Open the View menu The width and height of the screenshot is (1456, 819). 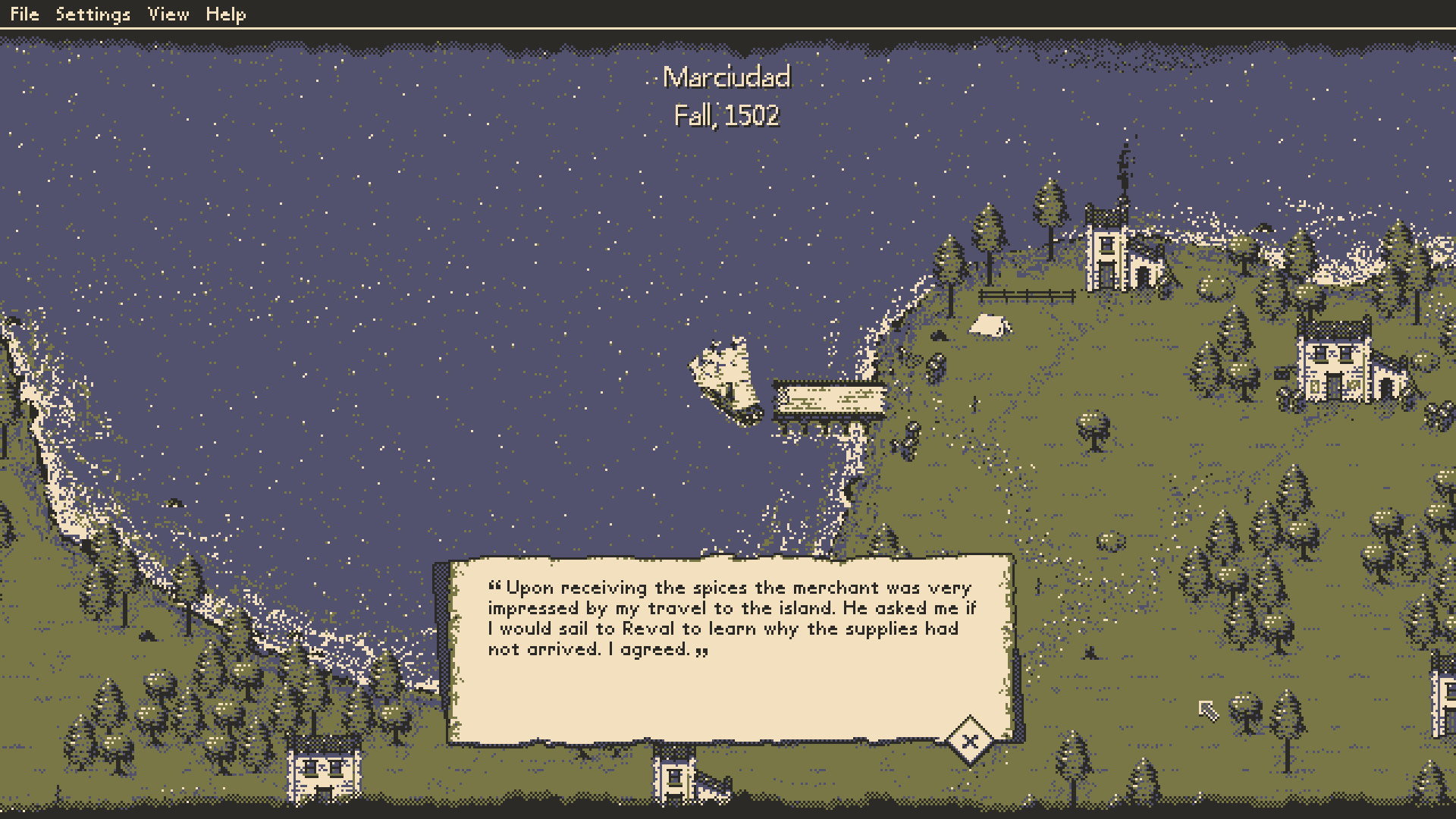tap(168, 13)
